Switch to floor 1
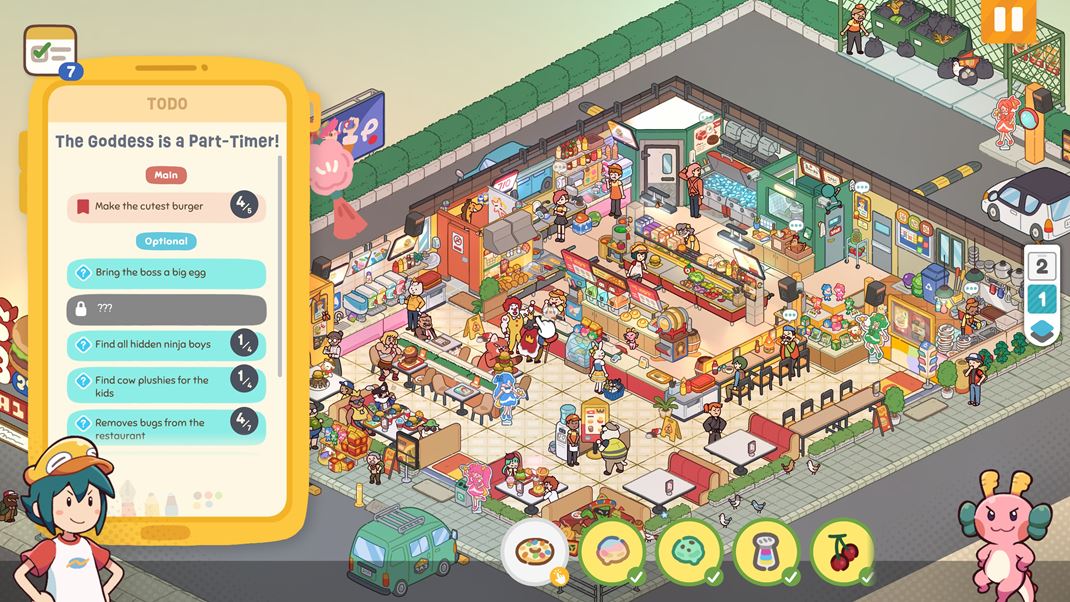1070x602 pixels. pyautogui.click(x=1042, y=299)
